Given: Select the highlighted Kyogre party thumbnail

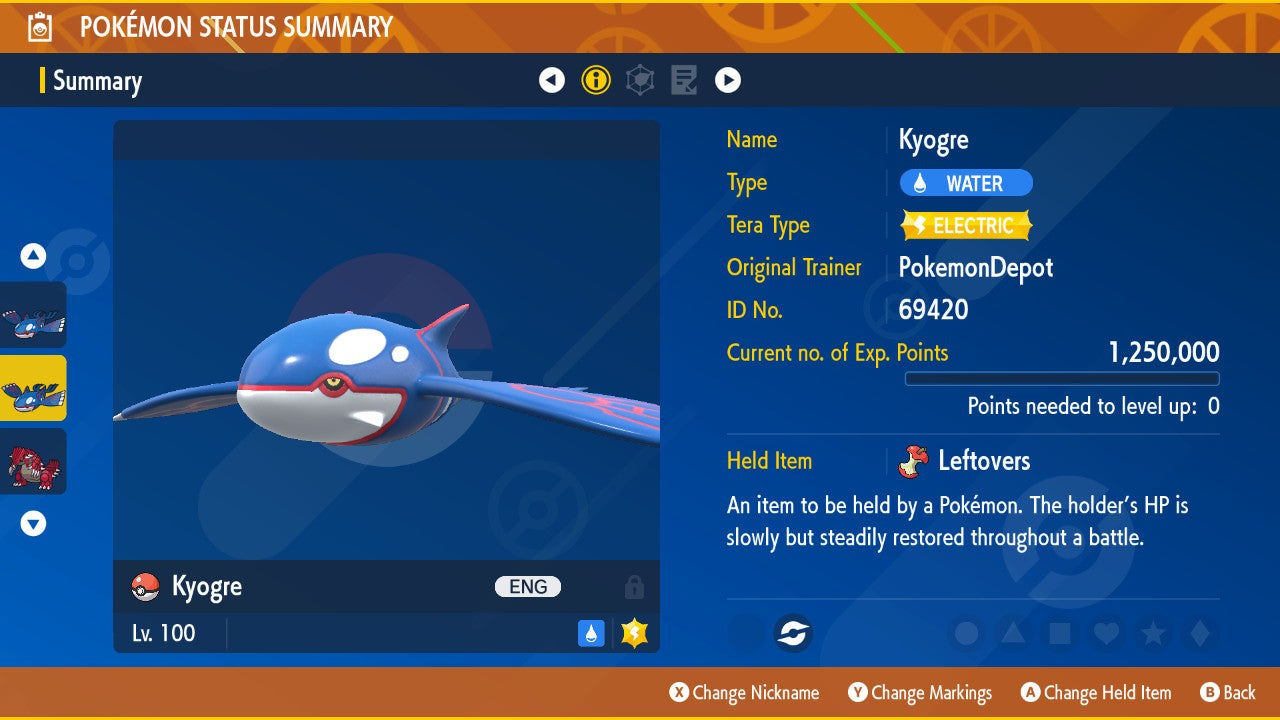Looking at the screenshot, I should click(34, 388).
